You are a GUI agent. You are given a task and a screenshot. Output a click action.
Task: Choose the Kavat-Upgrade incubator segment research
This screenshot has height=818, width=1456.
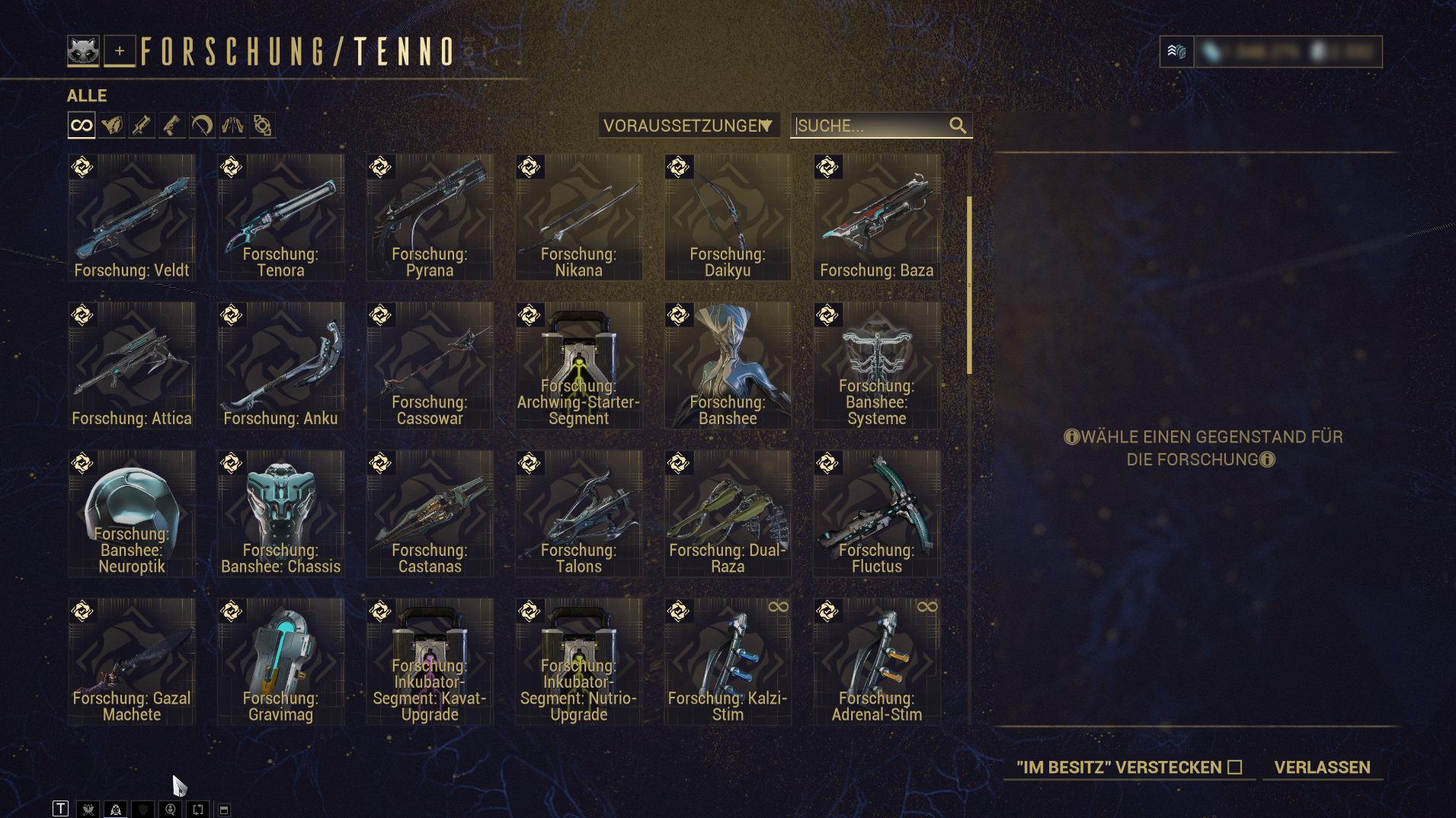coord(430,661)
